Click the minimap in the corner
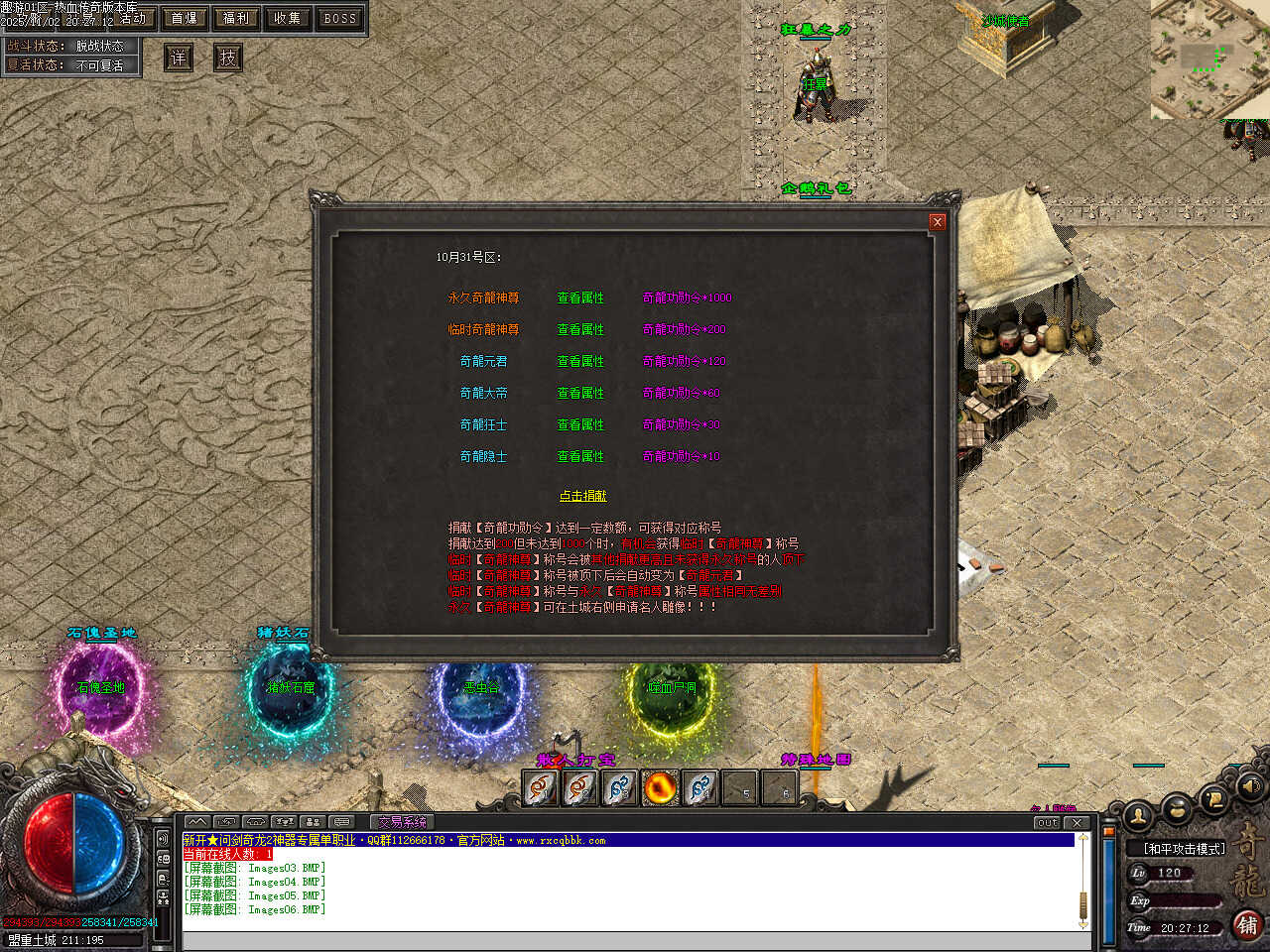Viewport: 1270px width, 952px height. coord(1208,59)
